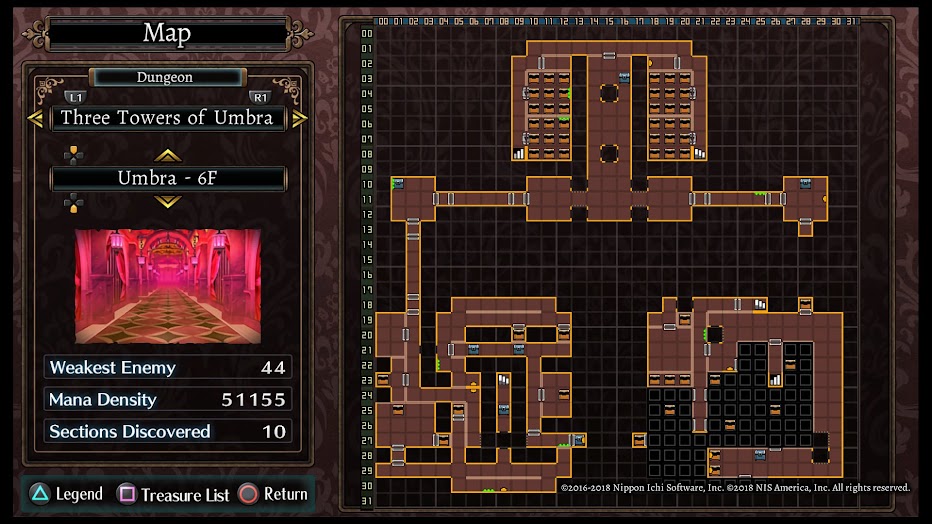Image resolution: width=932 pixels, height=524 pixels.
Task: Click the red hall dungeon preview image
Action: (167, 286)
